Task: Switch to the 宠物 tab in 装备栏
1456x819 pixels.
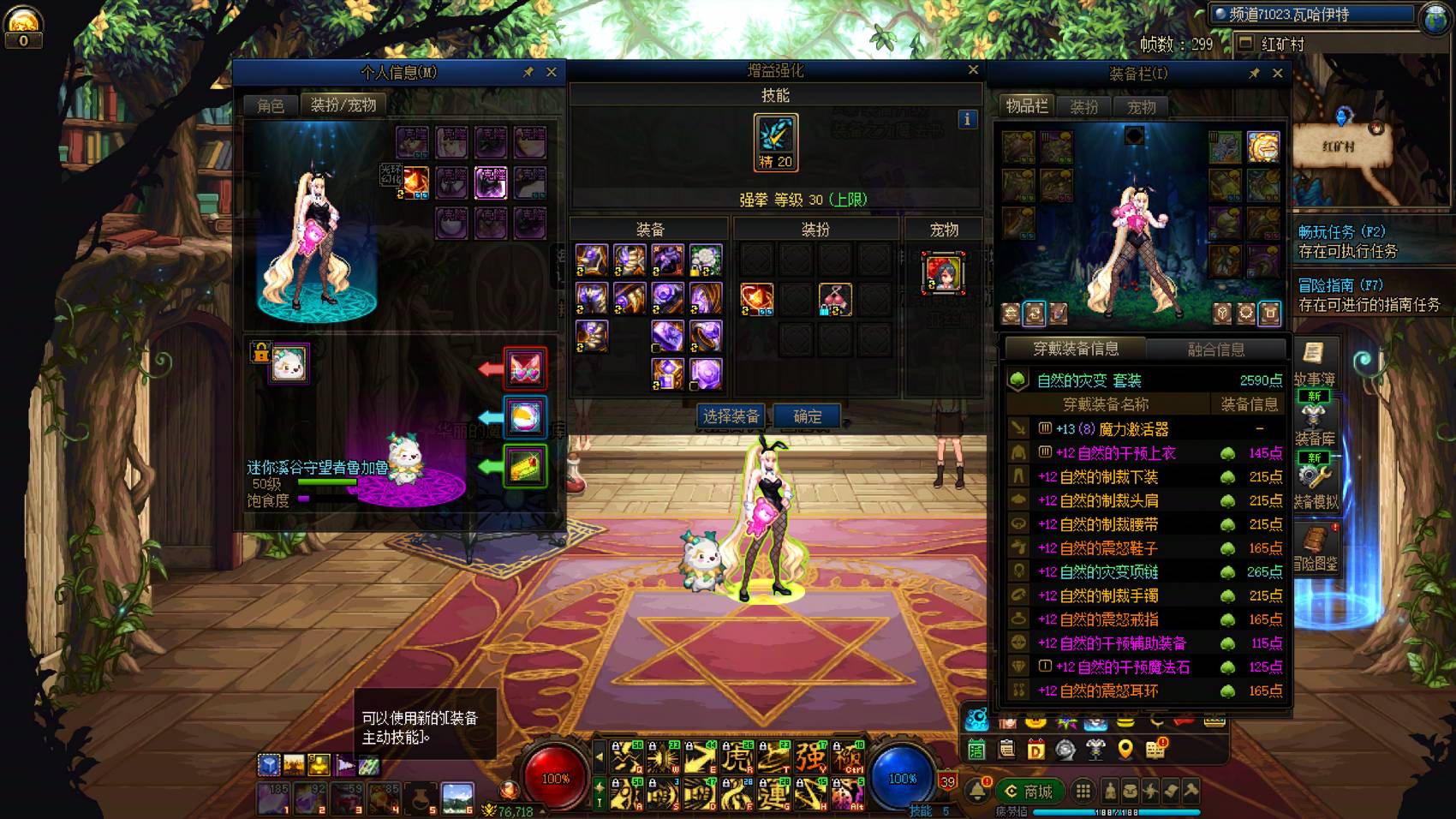Action: [1141, 107]
